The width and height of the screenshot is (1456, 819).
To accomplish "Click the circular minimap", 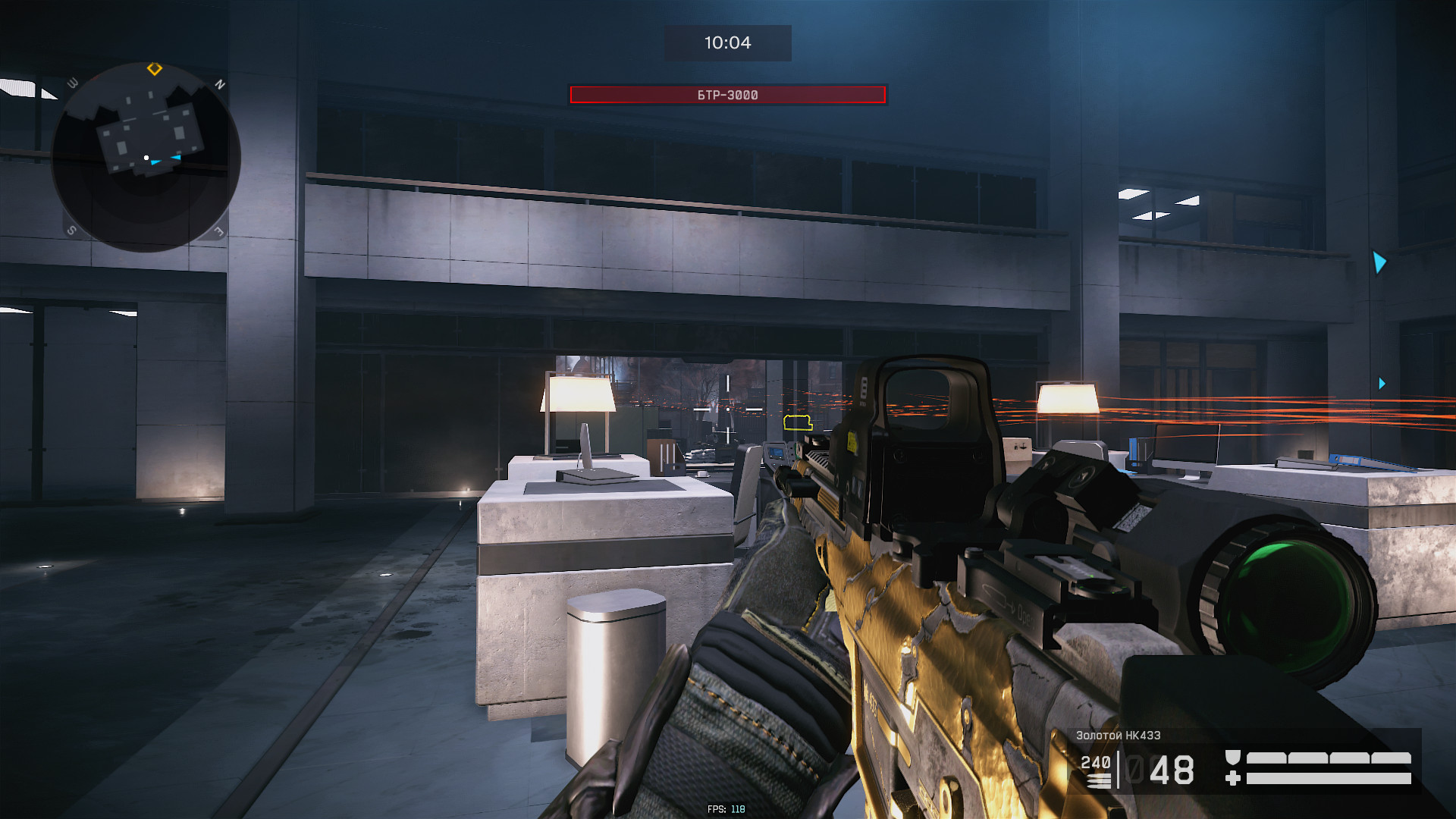I will (146, 157).
